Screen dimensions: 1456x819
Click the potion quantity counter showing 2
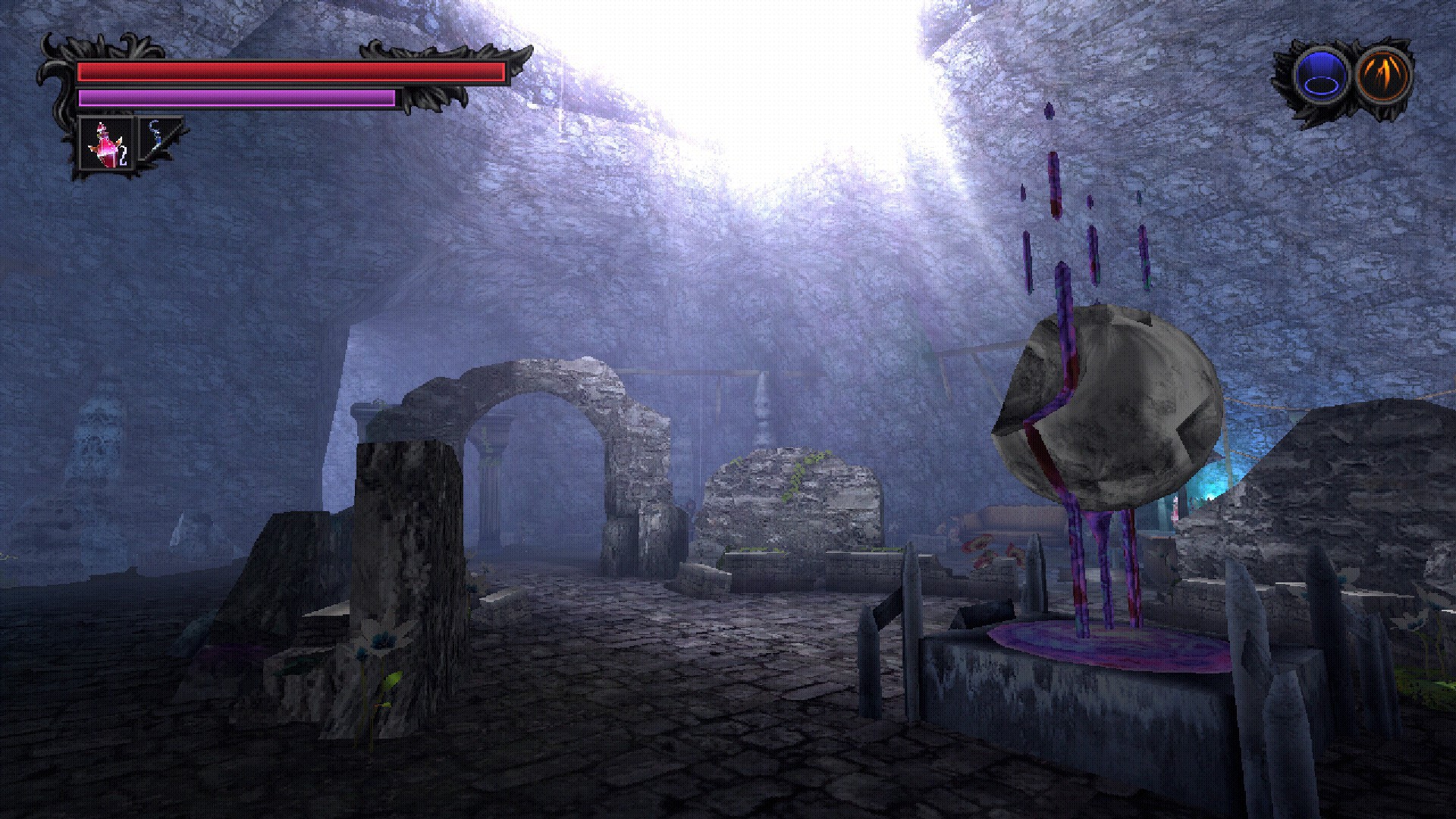click(x=124, y=155)
